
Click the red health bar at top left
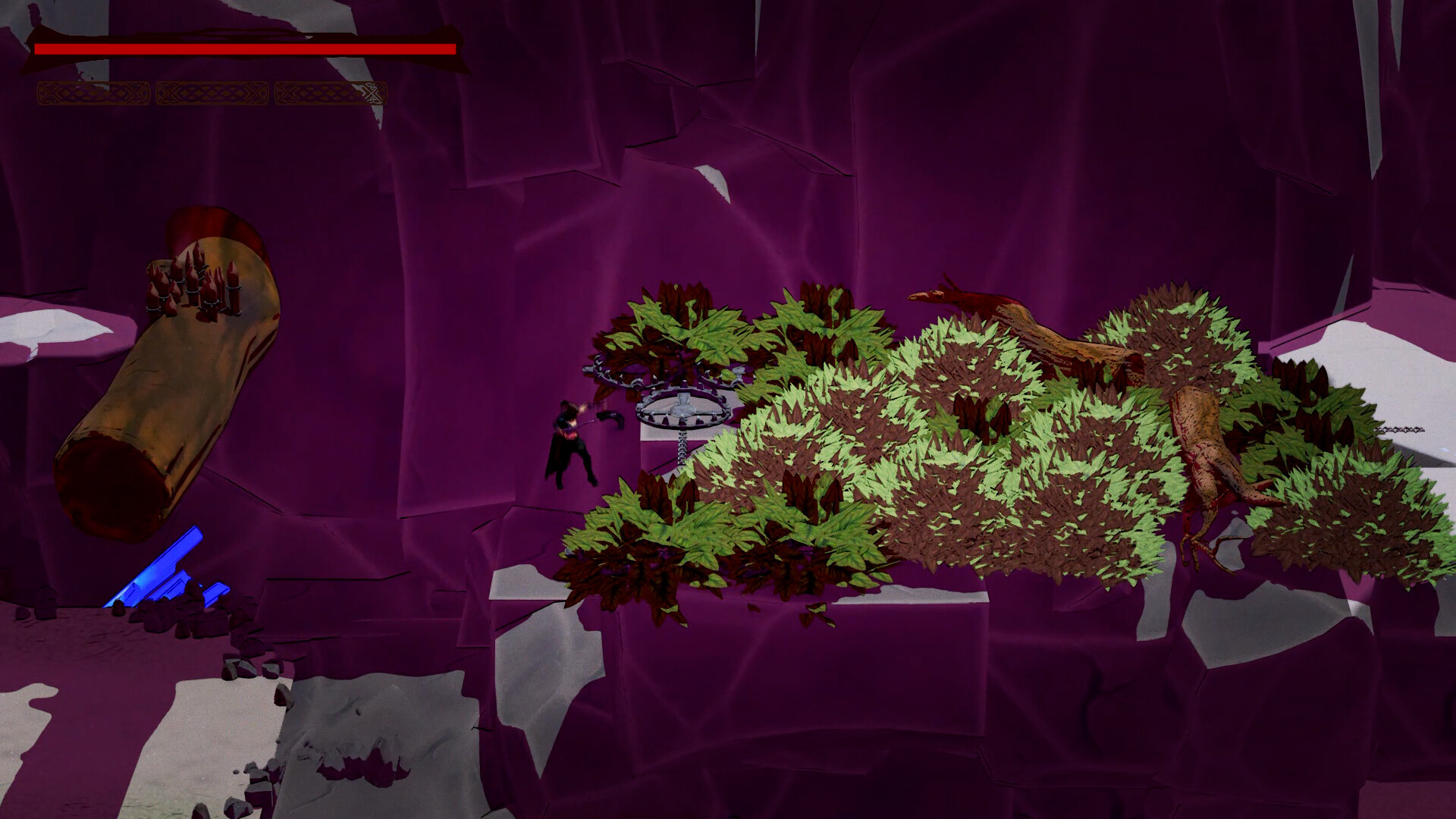point(243,47)
